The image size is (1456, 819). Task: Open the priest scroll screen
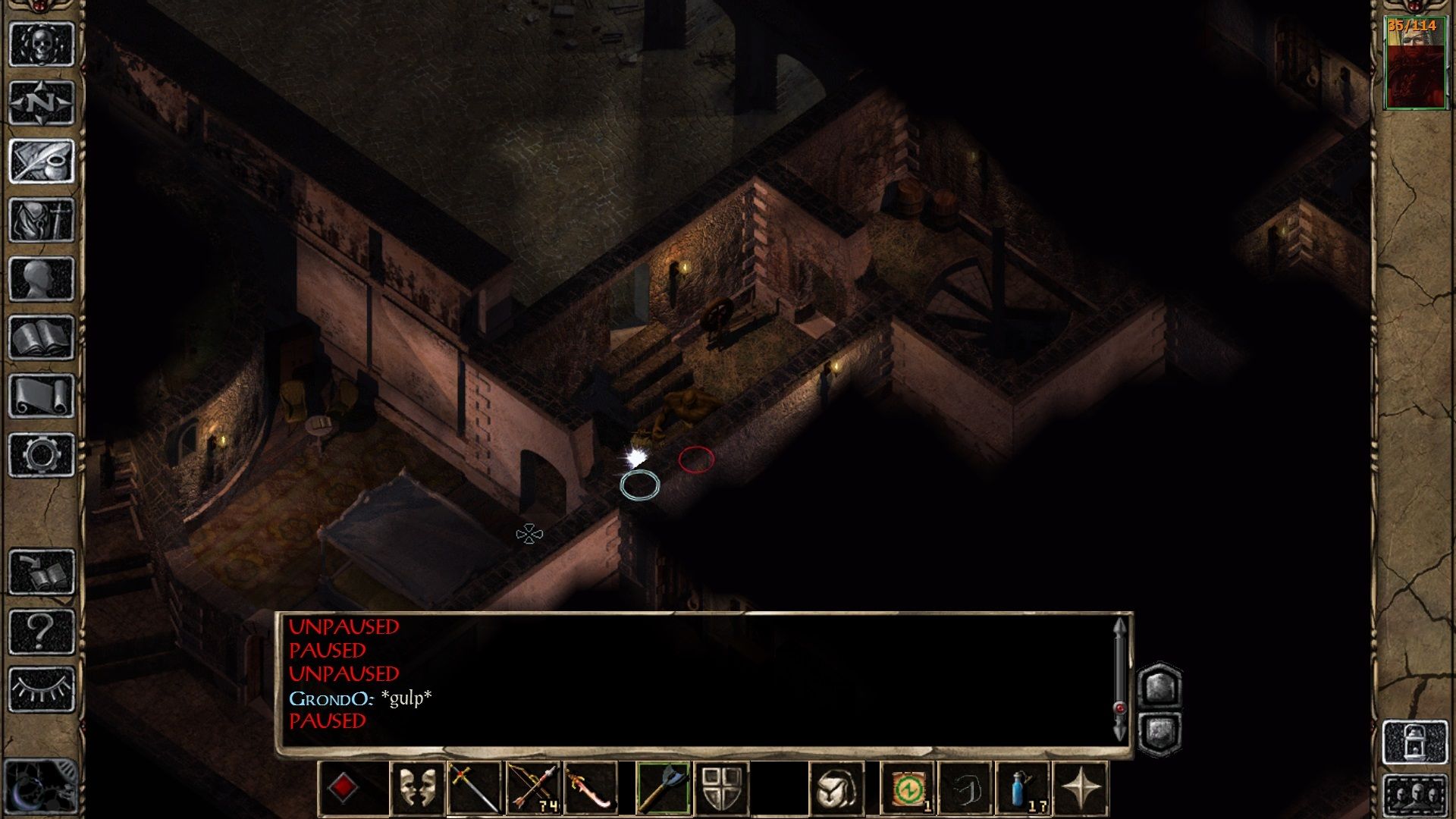click(42, 396)
